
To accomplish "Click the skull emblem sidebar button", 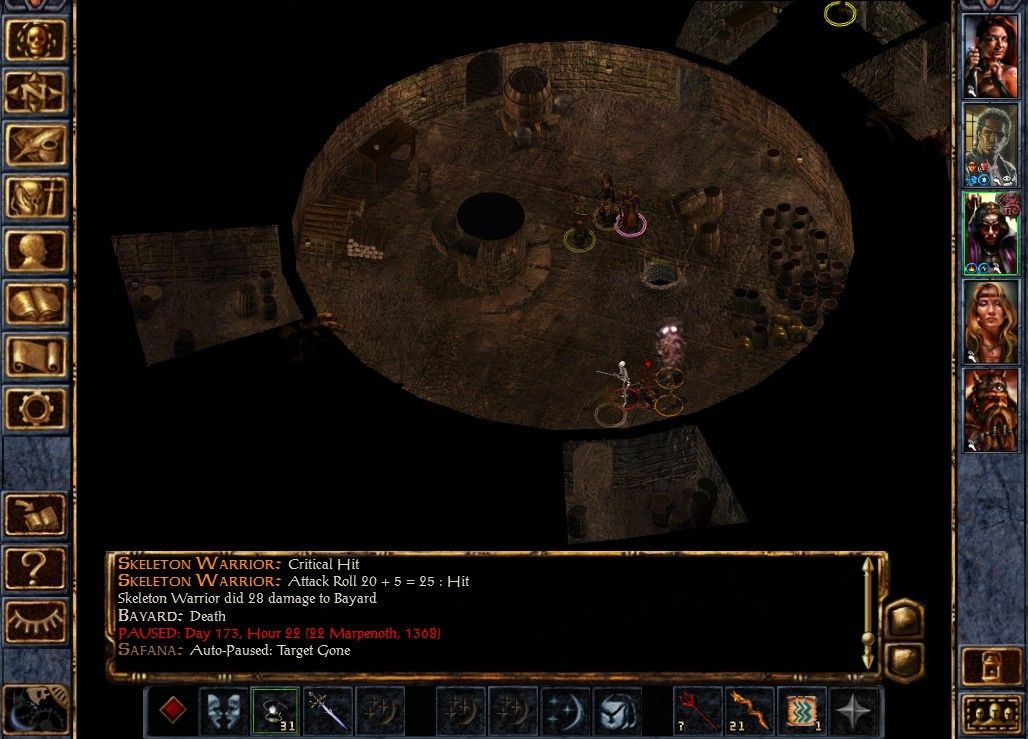I will pos(36,39).
